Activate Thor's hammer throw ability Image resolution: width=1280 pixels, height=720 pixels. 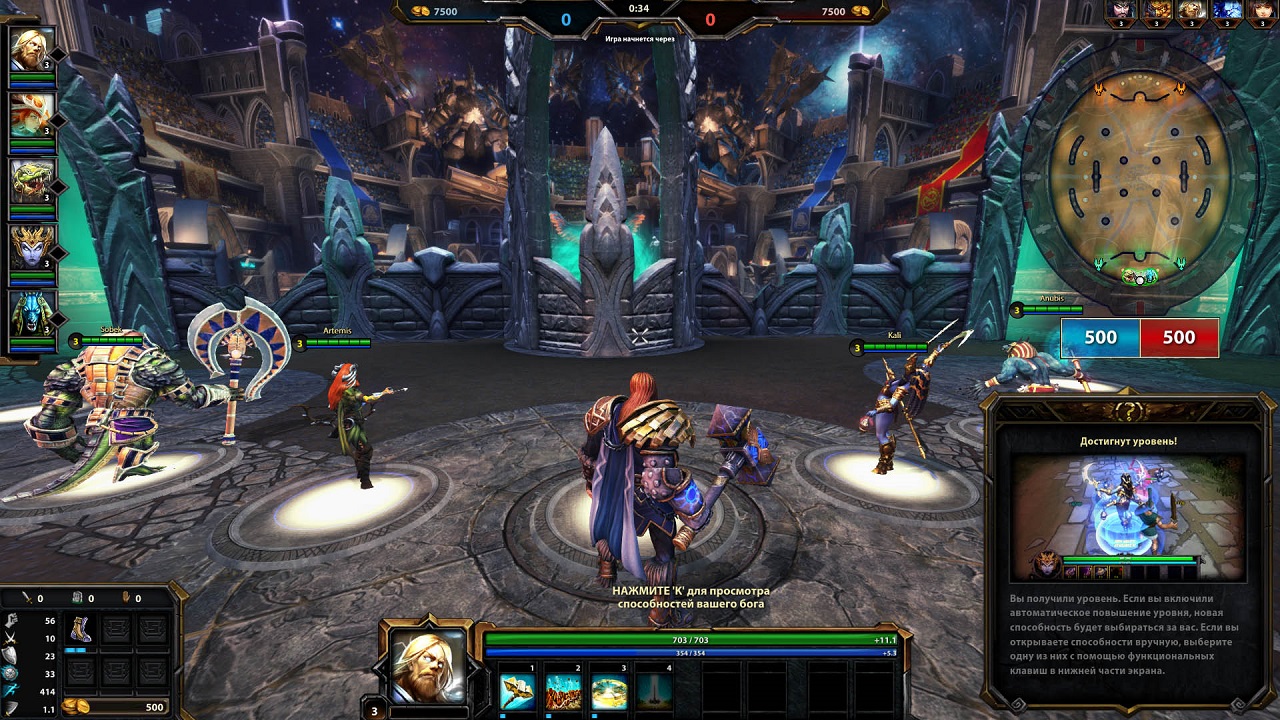pos(517,691)
